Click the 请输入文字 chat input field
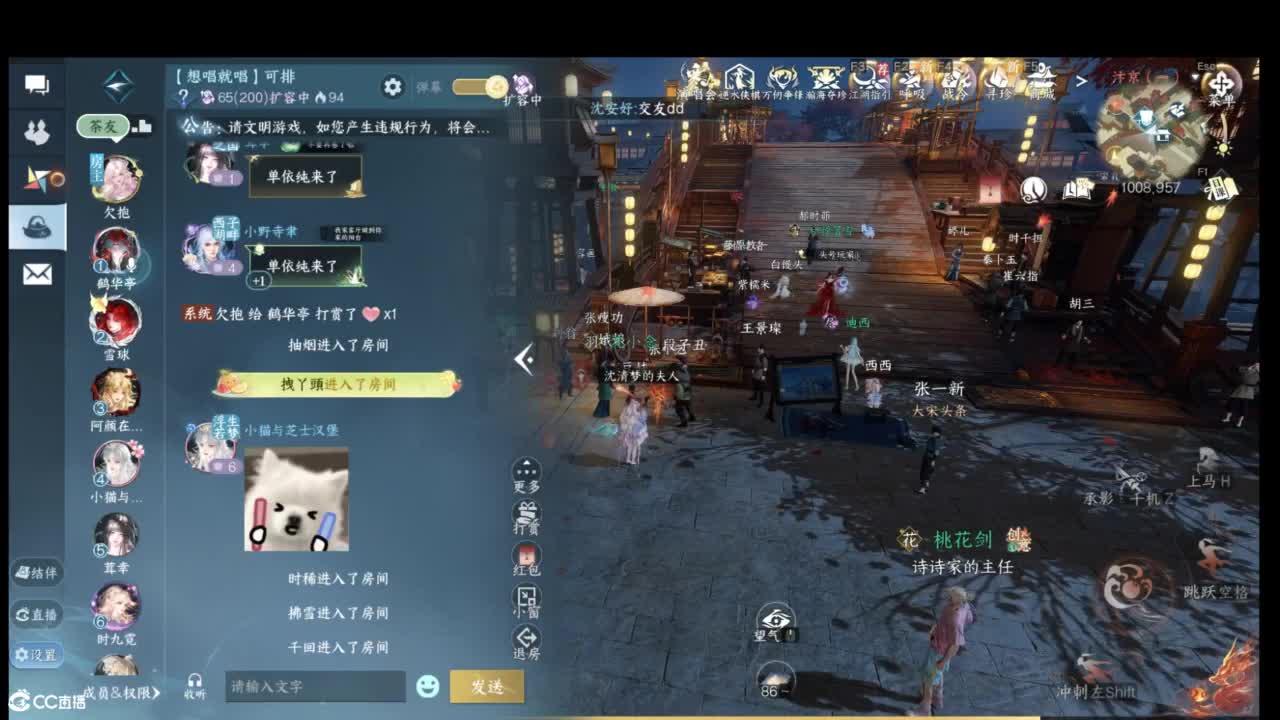 pos(315,688)
